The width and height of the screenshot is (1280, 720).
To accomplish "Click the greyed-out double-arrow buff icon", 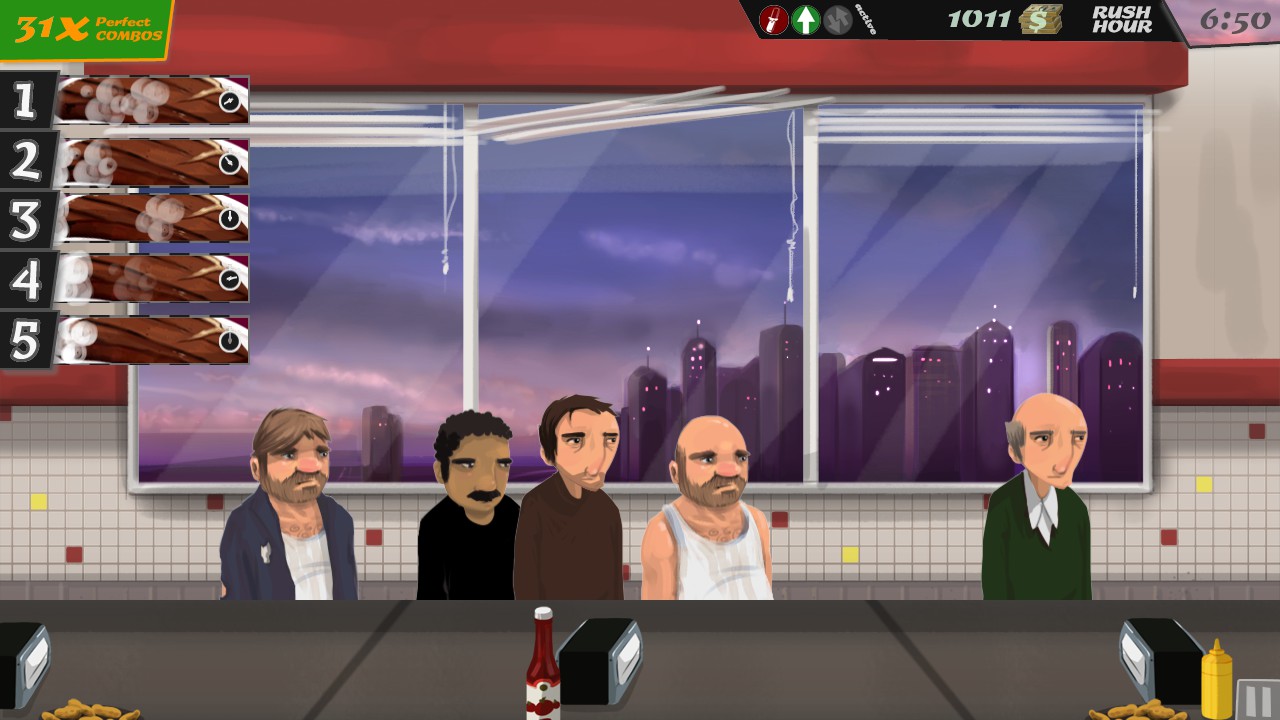I will click(838, 20).
